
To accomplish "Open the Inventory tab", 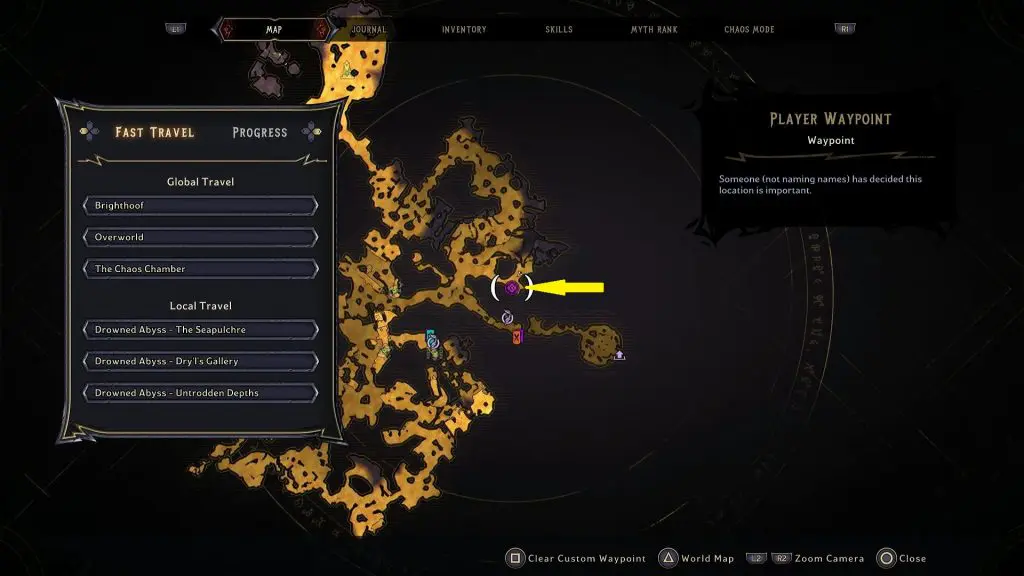I will pyautogui.click(x=464, y=30).
